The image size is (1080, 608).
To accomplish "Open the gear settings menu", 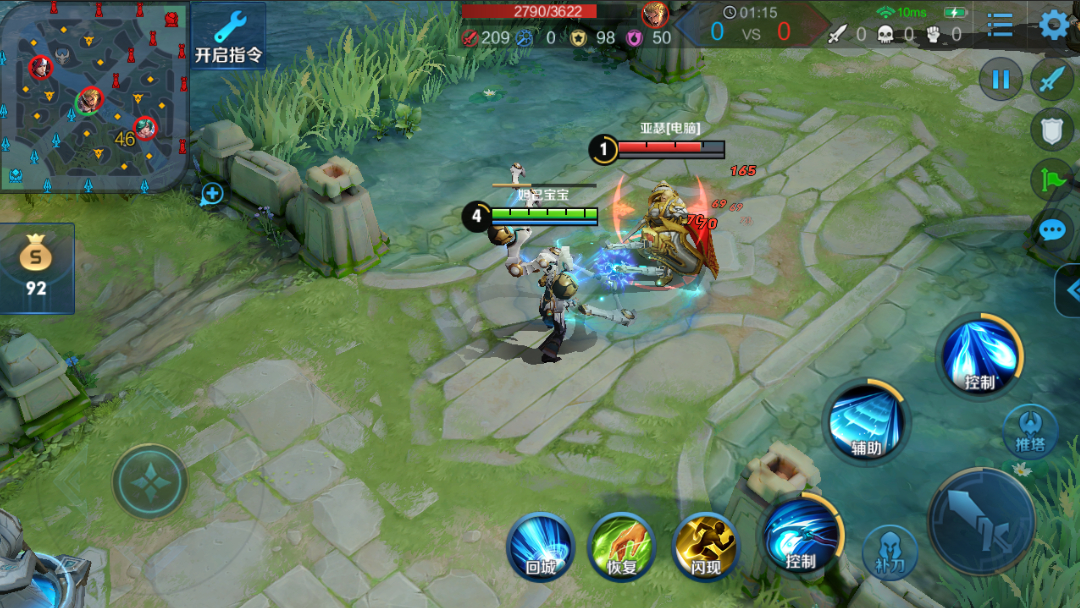I will click(1053, 24).
